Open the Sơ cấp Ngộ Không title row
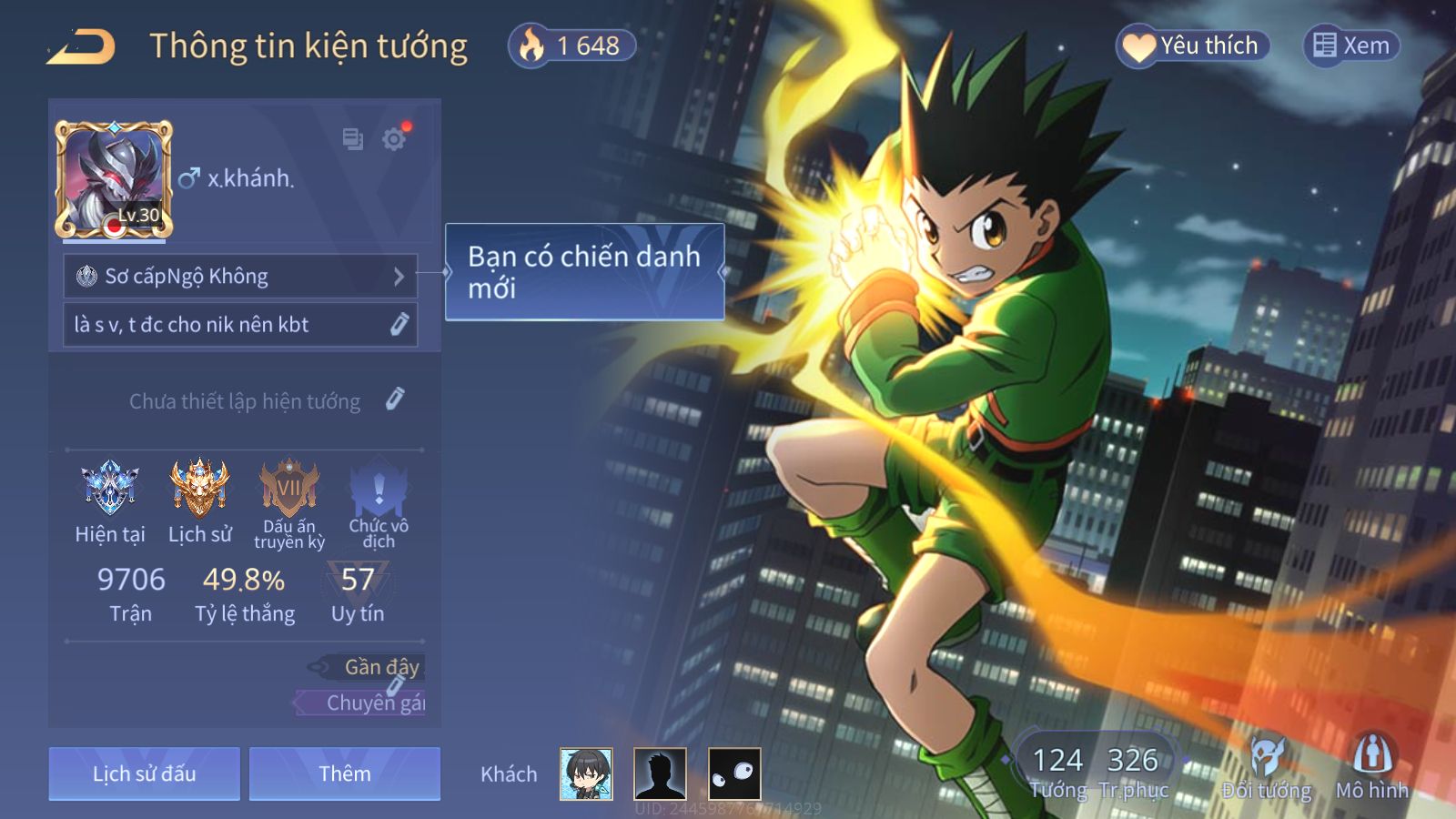Image resolution: width=1456 pixels, height=819 pixels. 240,277
